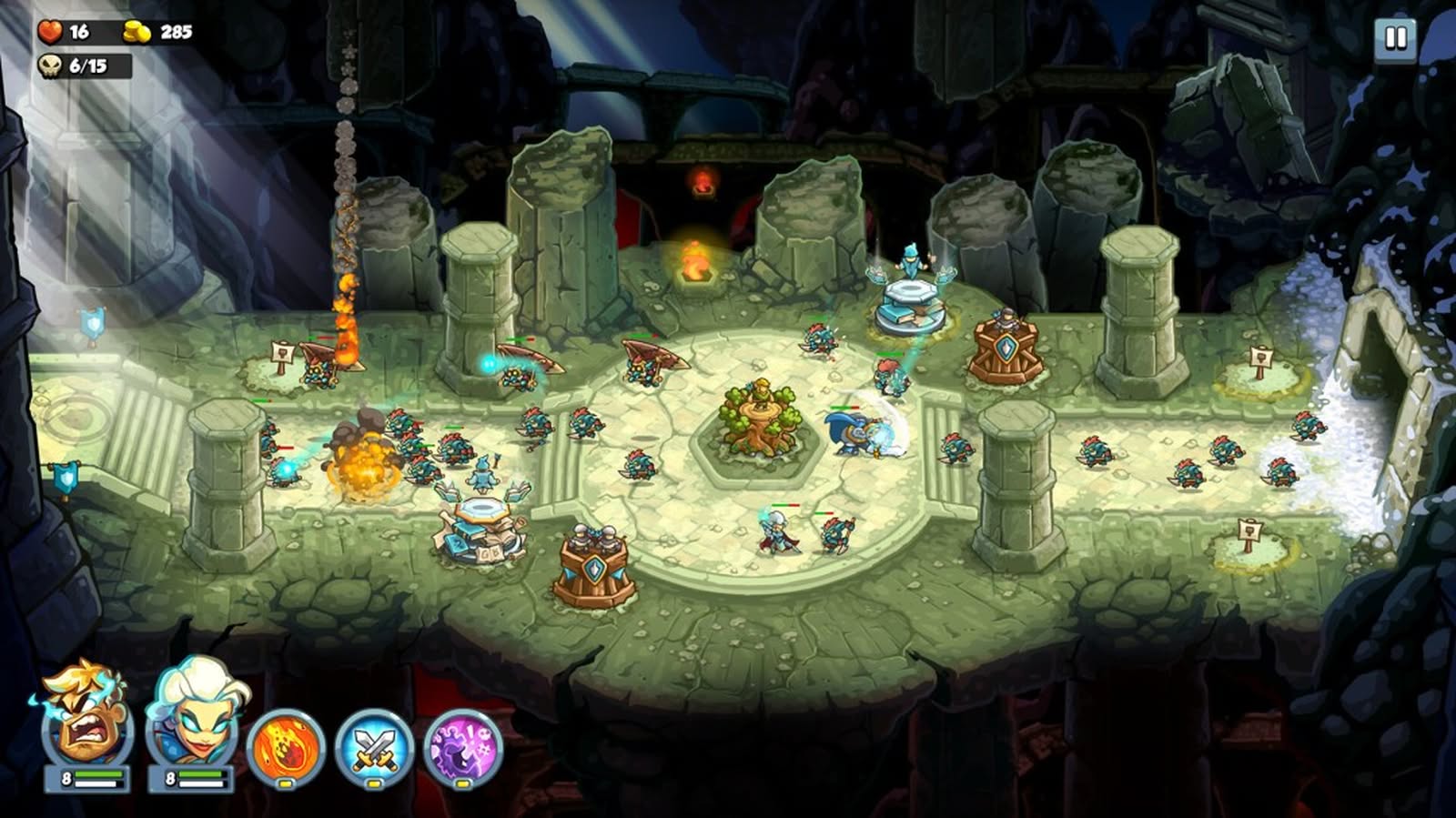This screenshot has height=818, width=1456.
Task: Activate the fireball meteor spell
Action: click(x=286, y=748)
